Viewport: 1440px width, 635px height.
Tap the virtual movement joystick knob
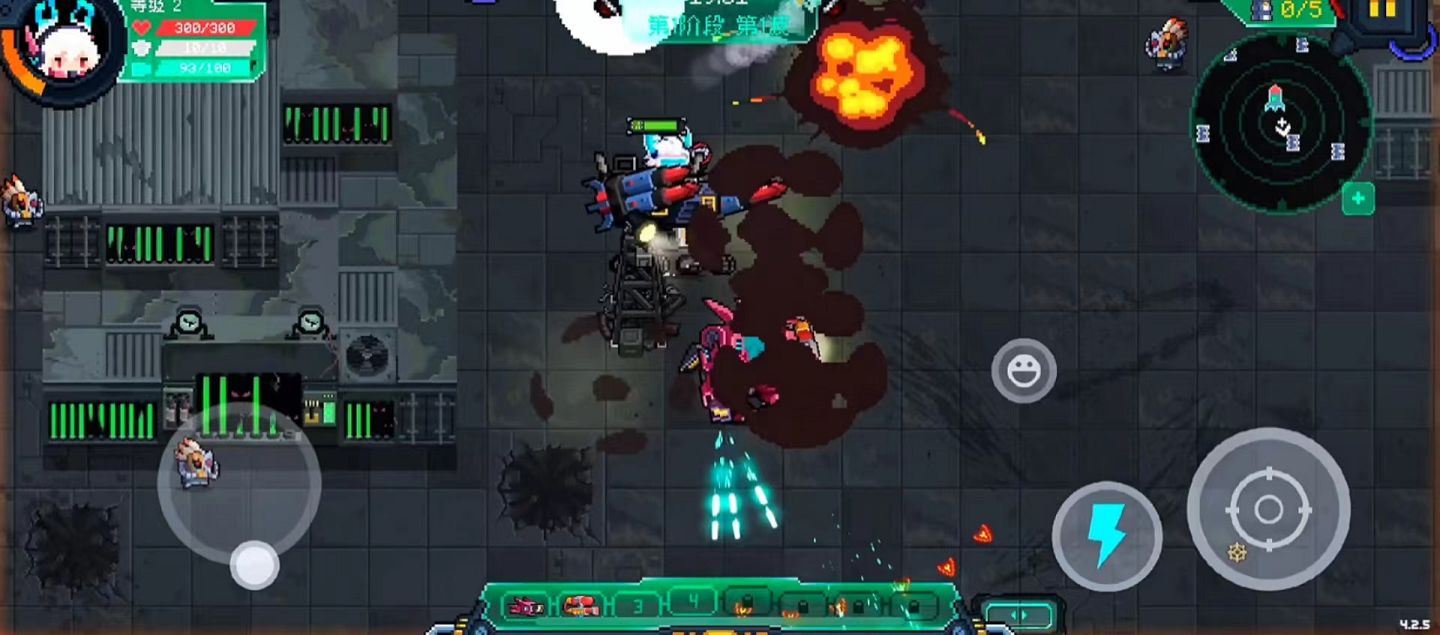coord(254,565)
